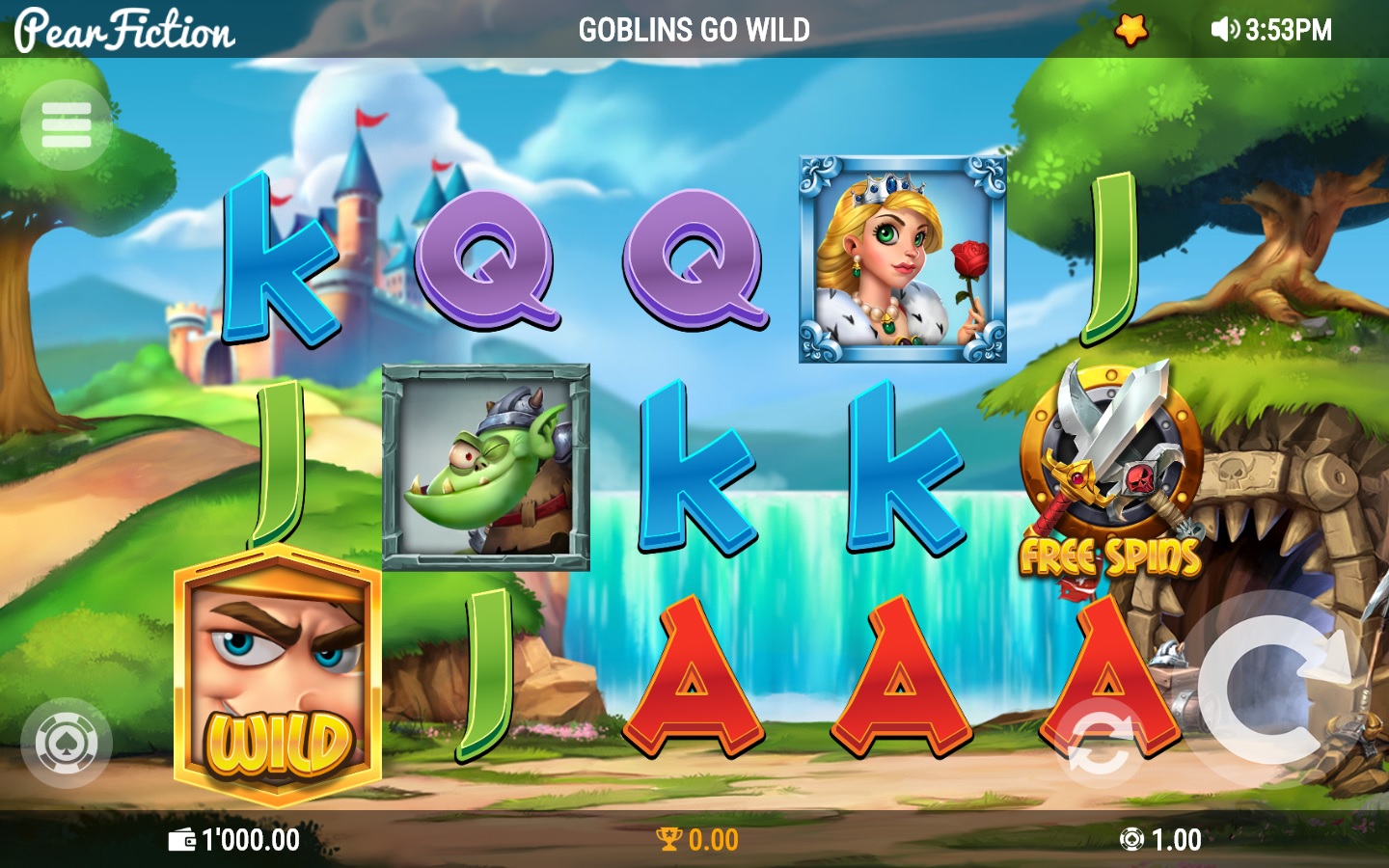Click the wallet icon beside the balance
Screen dimensions: 1389x868
(184, 839)
